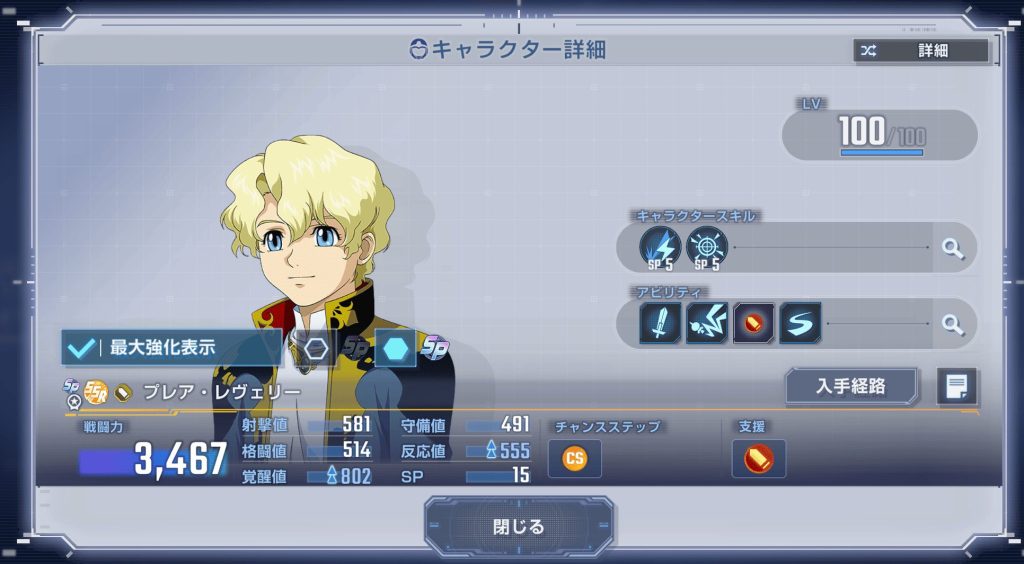This screenshot has width=1024, height=564.
Task: Open the 入手経路 acquisition route
Action: pos(851,386)
